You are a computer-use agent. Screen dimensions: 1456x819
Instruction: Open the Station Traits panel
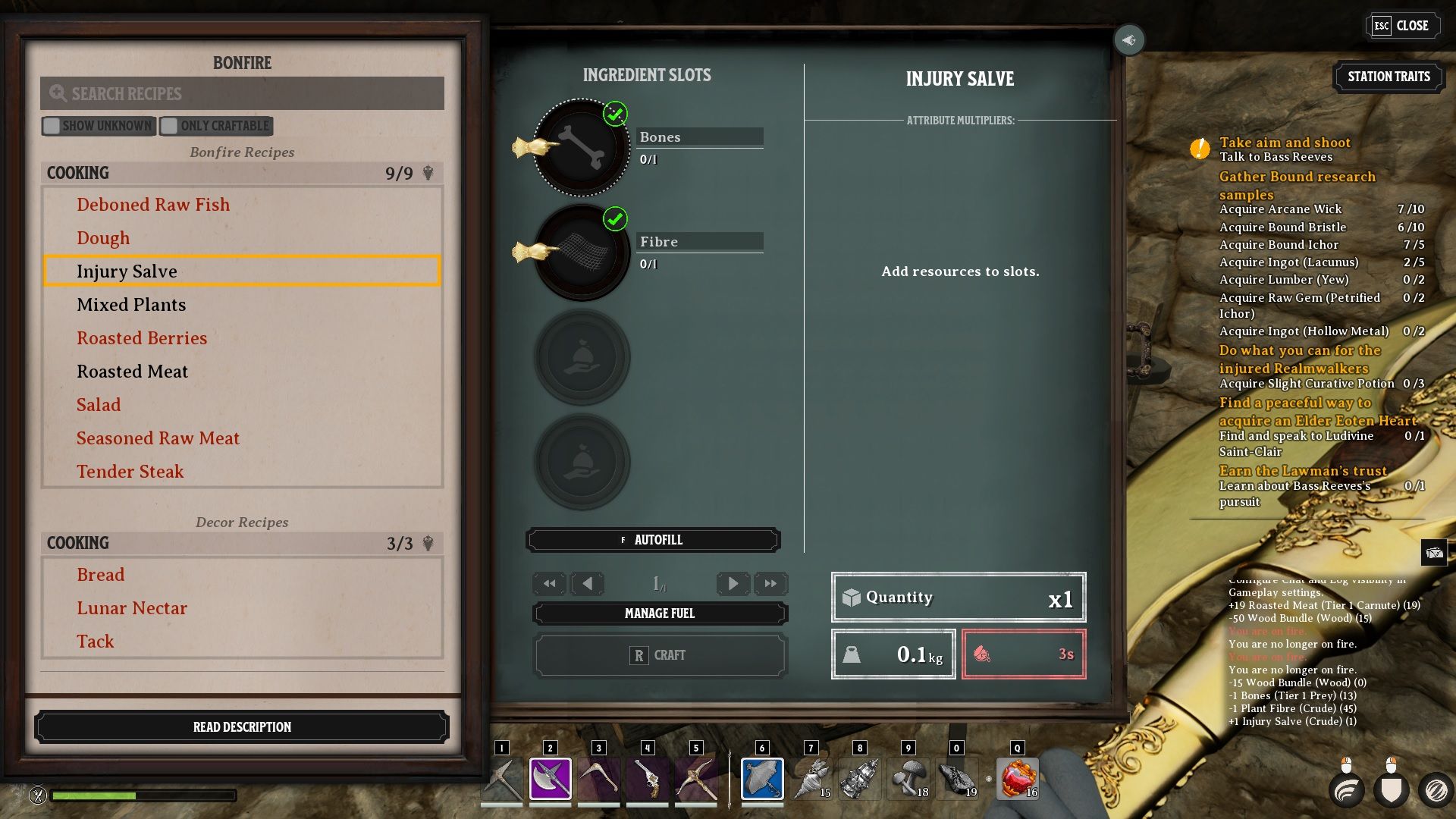tap(1389, 76)
